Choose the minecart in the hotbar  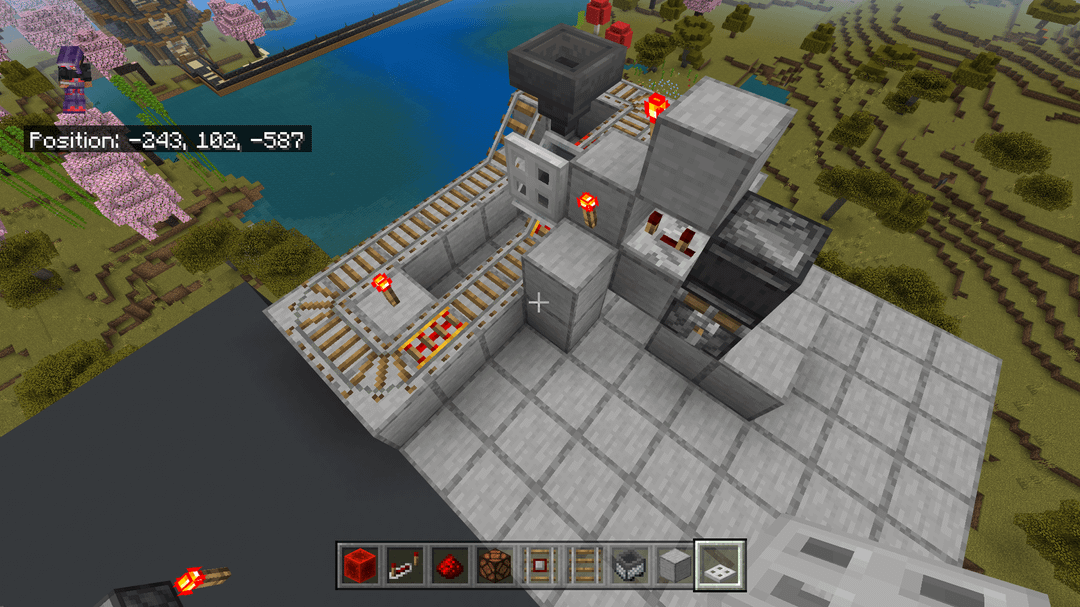point(630,564)
